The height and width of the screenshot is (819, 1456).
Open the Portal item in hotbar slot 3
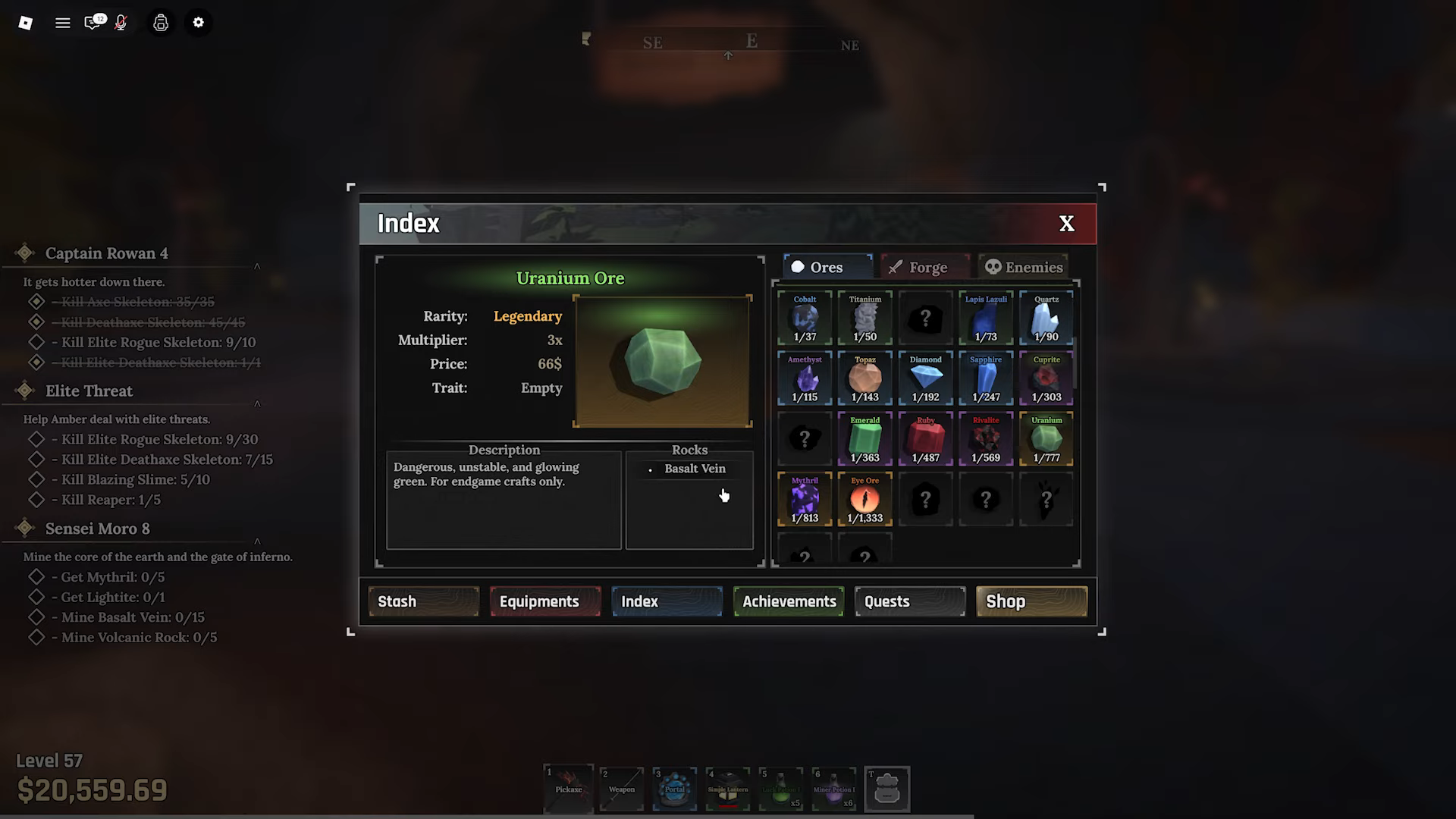pos(674,789)
